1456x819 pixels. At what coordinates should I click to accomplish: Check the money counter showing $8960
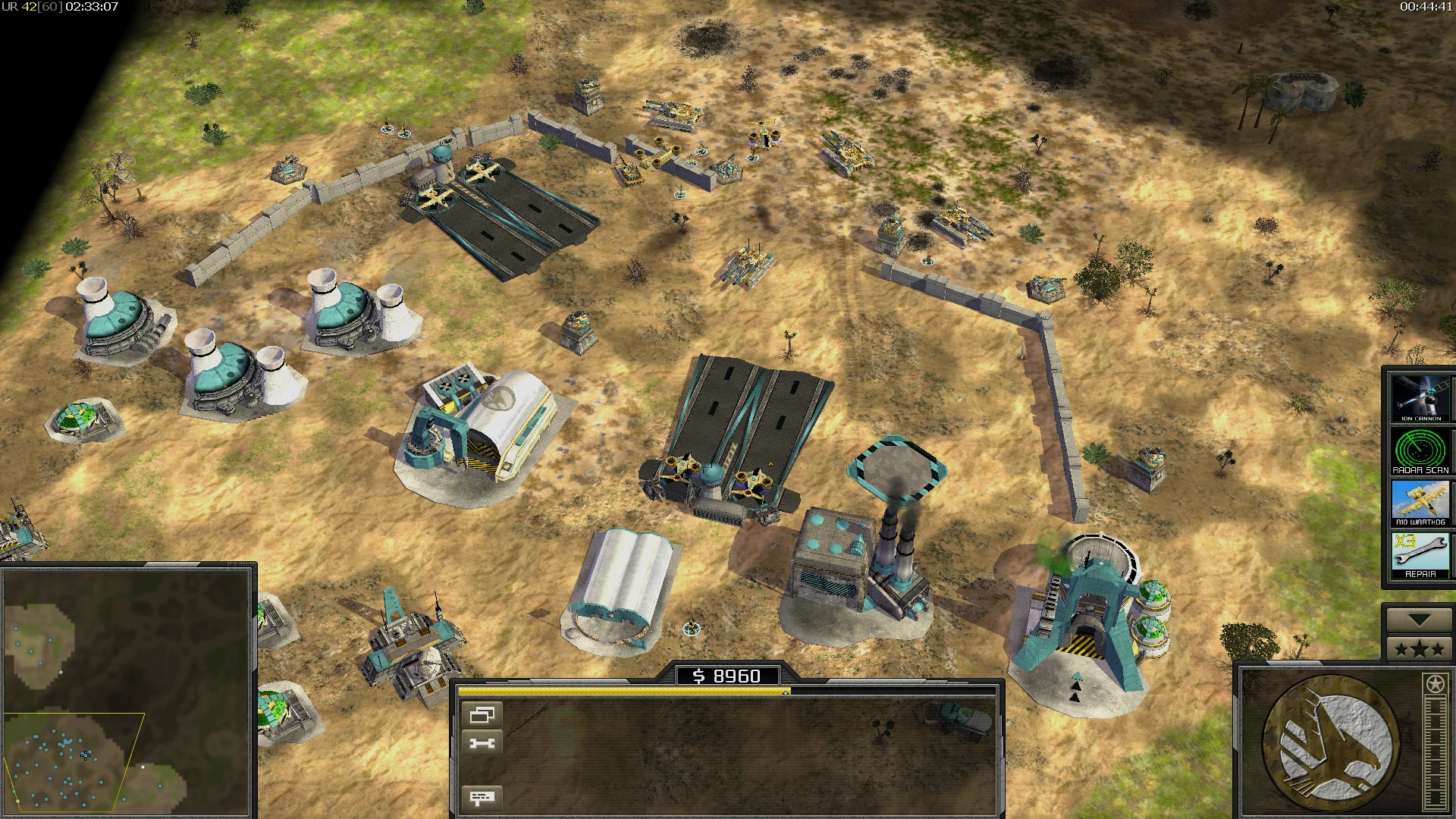pos(728,676)
